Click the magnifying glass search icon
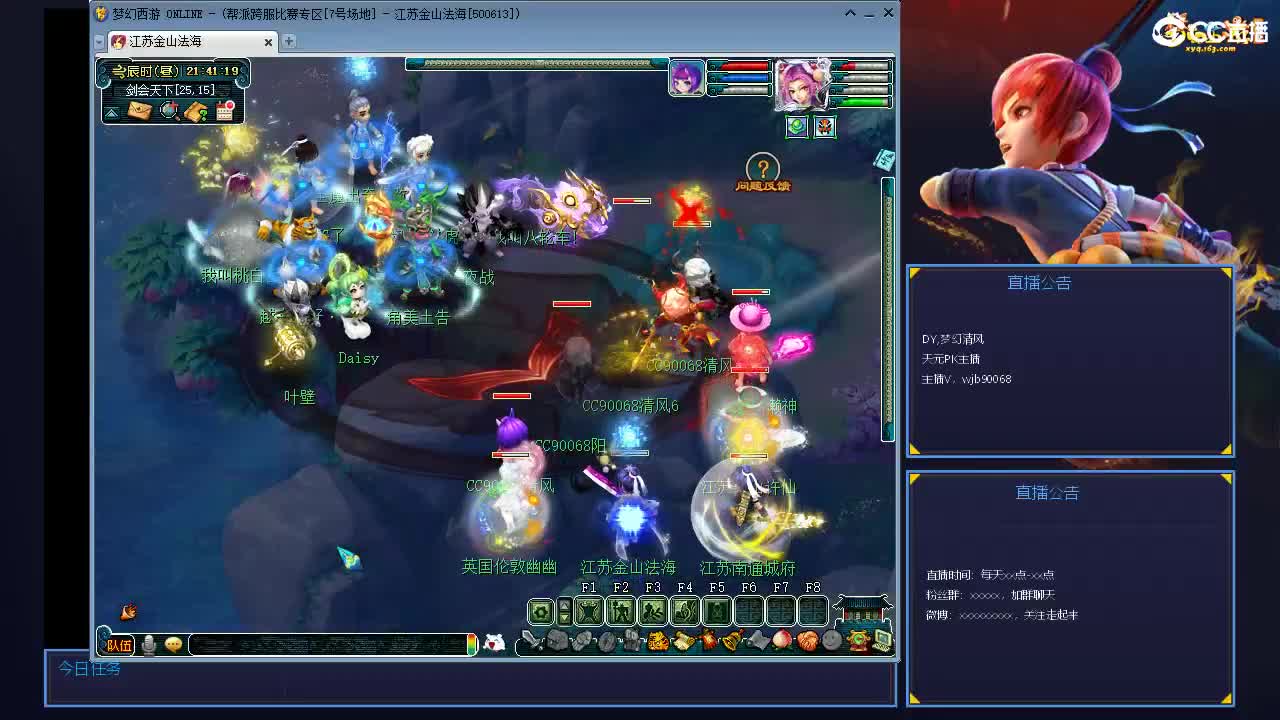This screenshot has height=720, width=1280. [x=168, y=109]
